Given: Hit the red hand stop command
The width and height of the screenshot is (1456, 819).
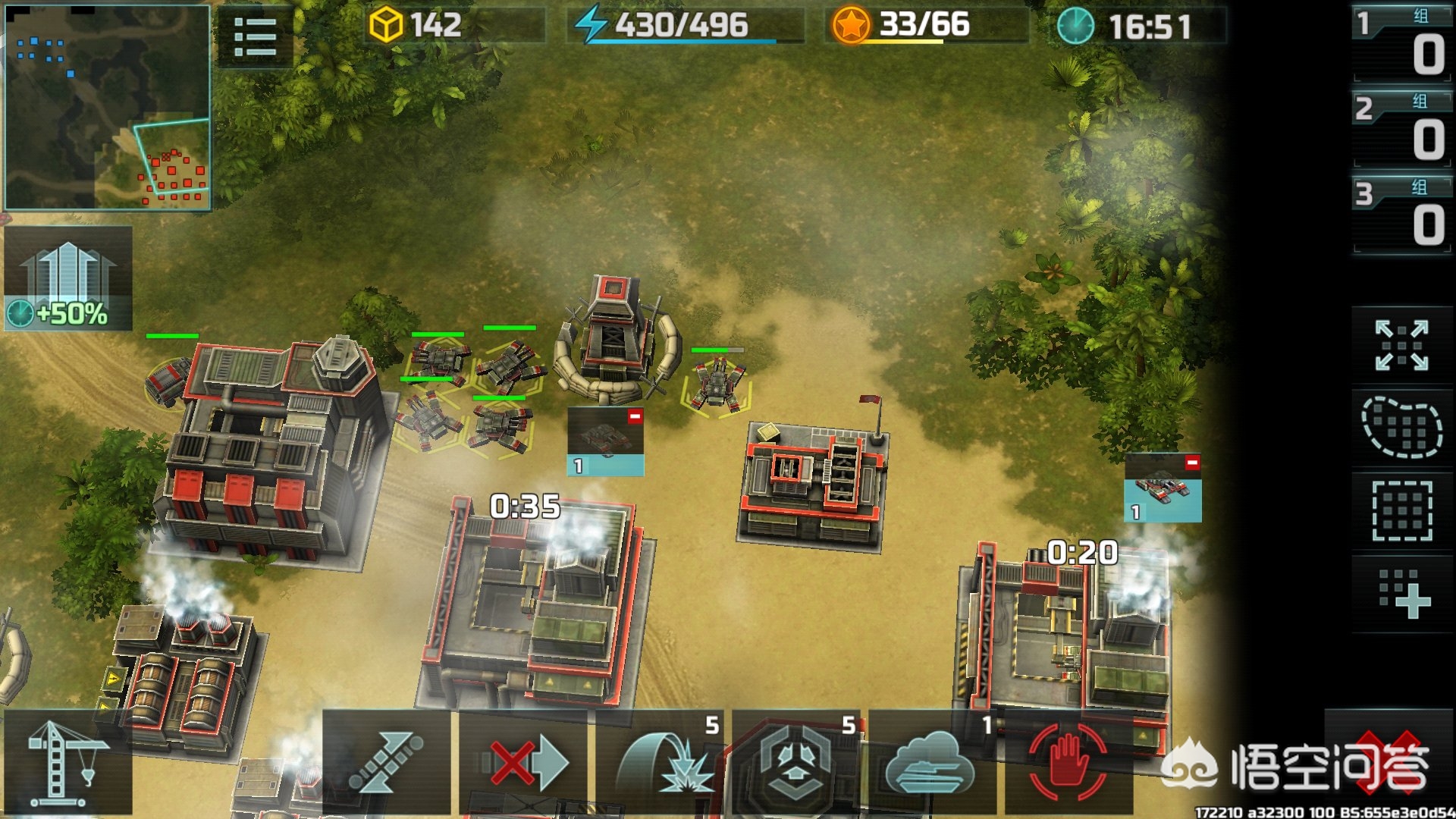Looking at the screenshot, I should tap(1068, 762).
